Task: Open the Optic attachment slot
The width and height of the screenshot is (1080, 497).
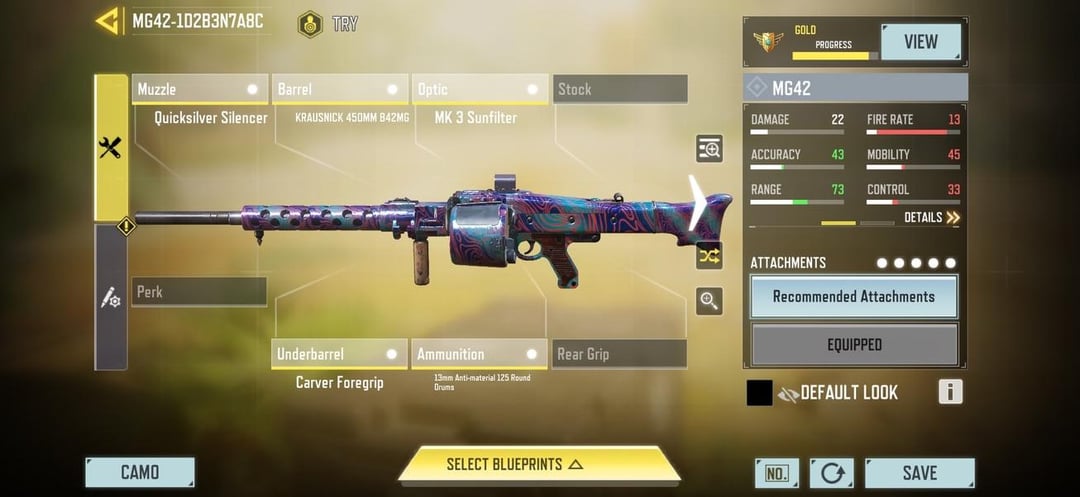Action: coord(481,89)
